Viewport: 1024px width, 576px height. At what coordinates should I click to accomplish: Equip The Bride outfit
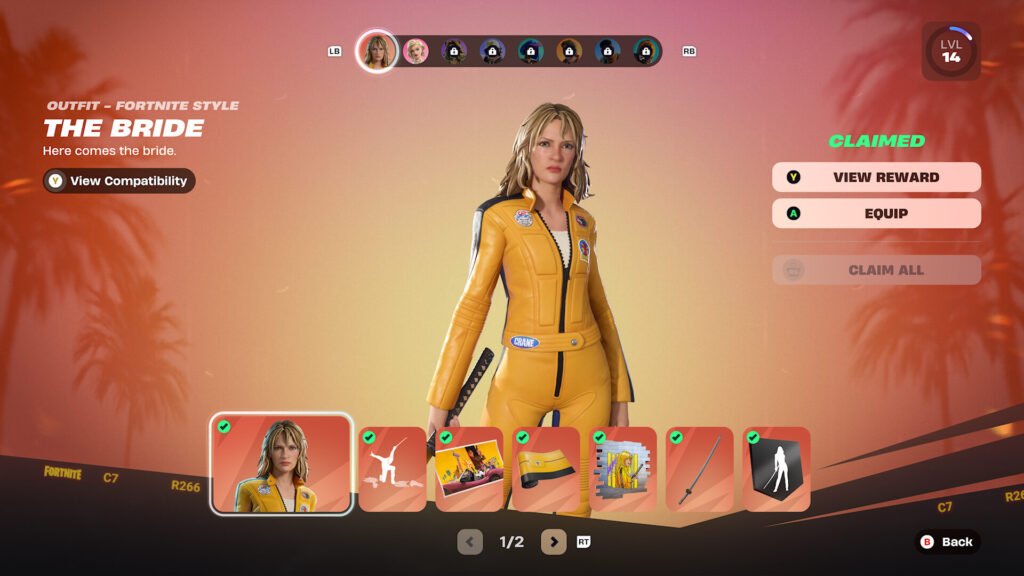[876, 213]
